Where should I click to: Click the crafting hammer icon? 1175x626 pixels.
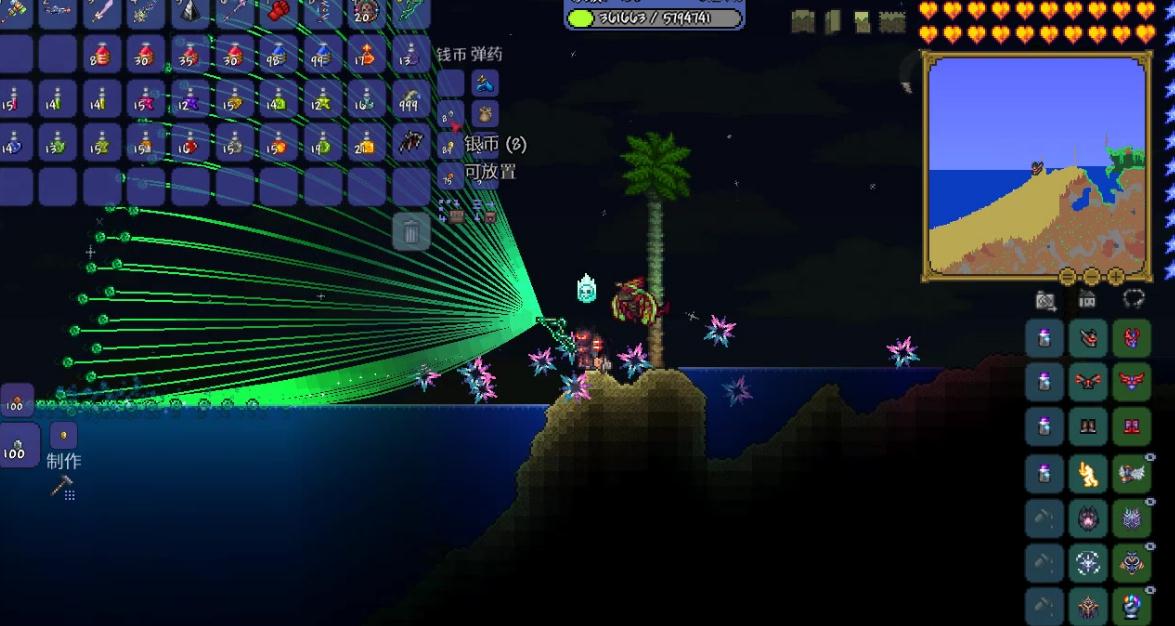[62, 488]
